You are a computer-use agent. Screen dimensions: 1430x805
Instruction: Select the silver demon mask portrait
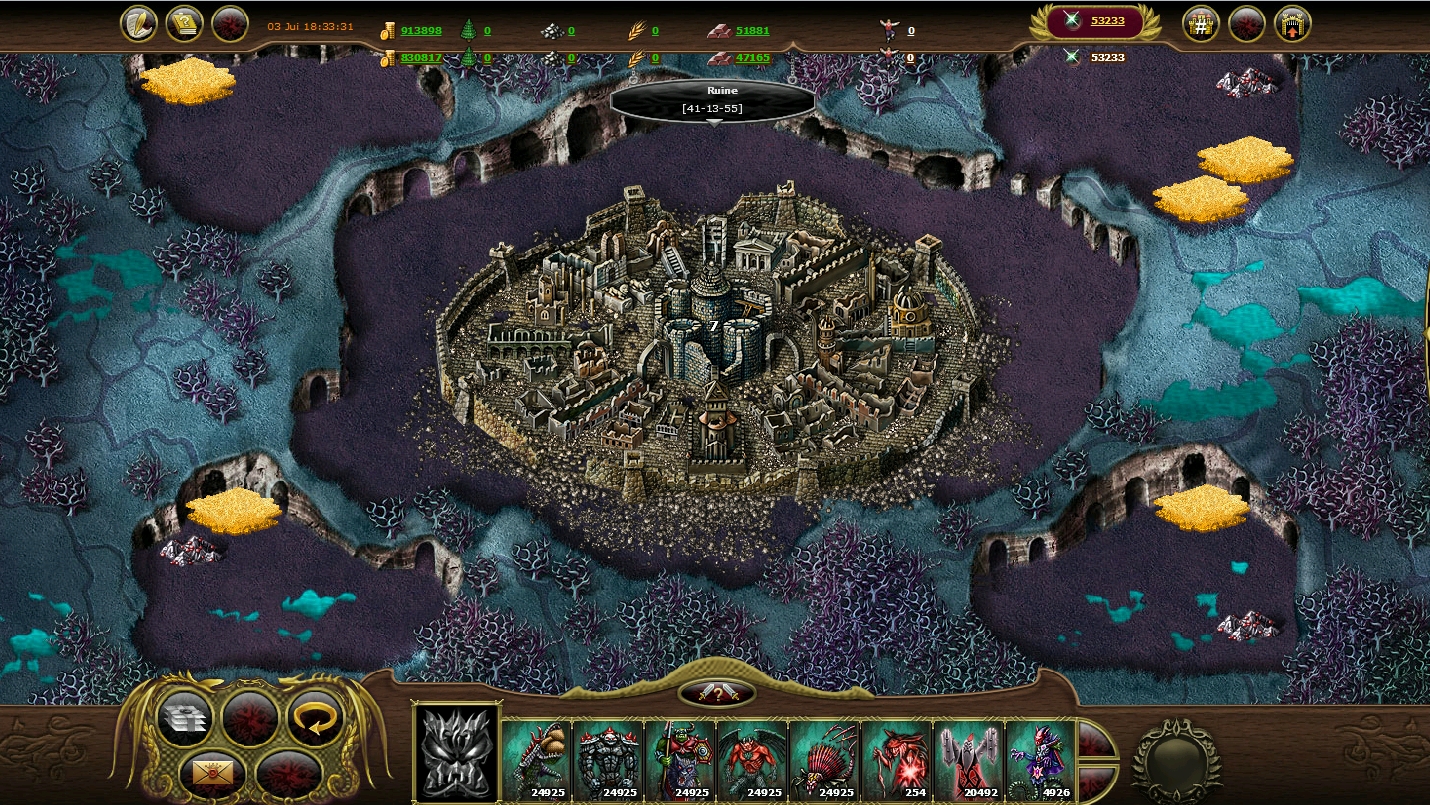tap(457, 753)
